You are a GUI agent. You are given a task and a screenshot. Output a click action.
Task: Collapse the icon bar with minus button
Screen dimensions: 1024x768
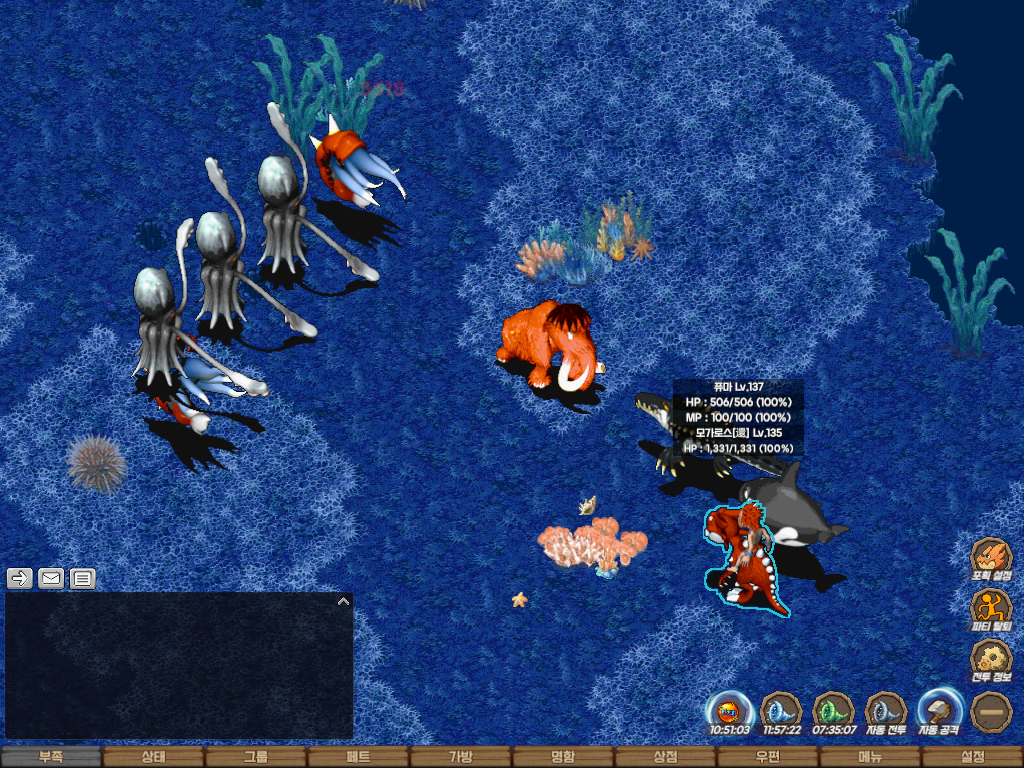coord(991,711)
